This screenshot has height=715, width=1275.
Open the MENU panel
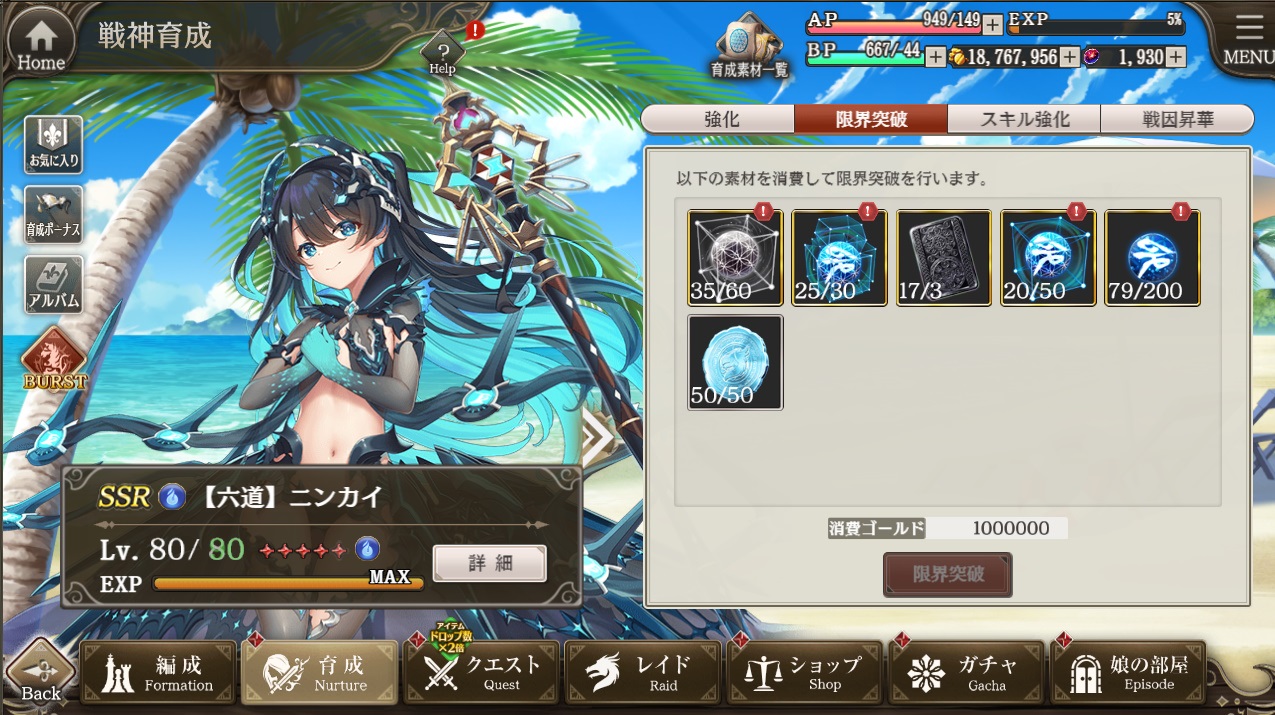pos(1247,40)
